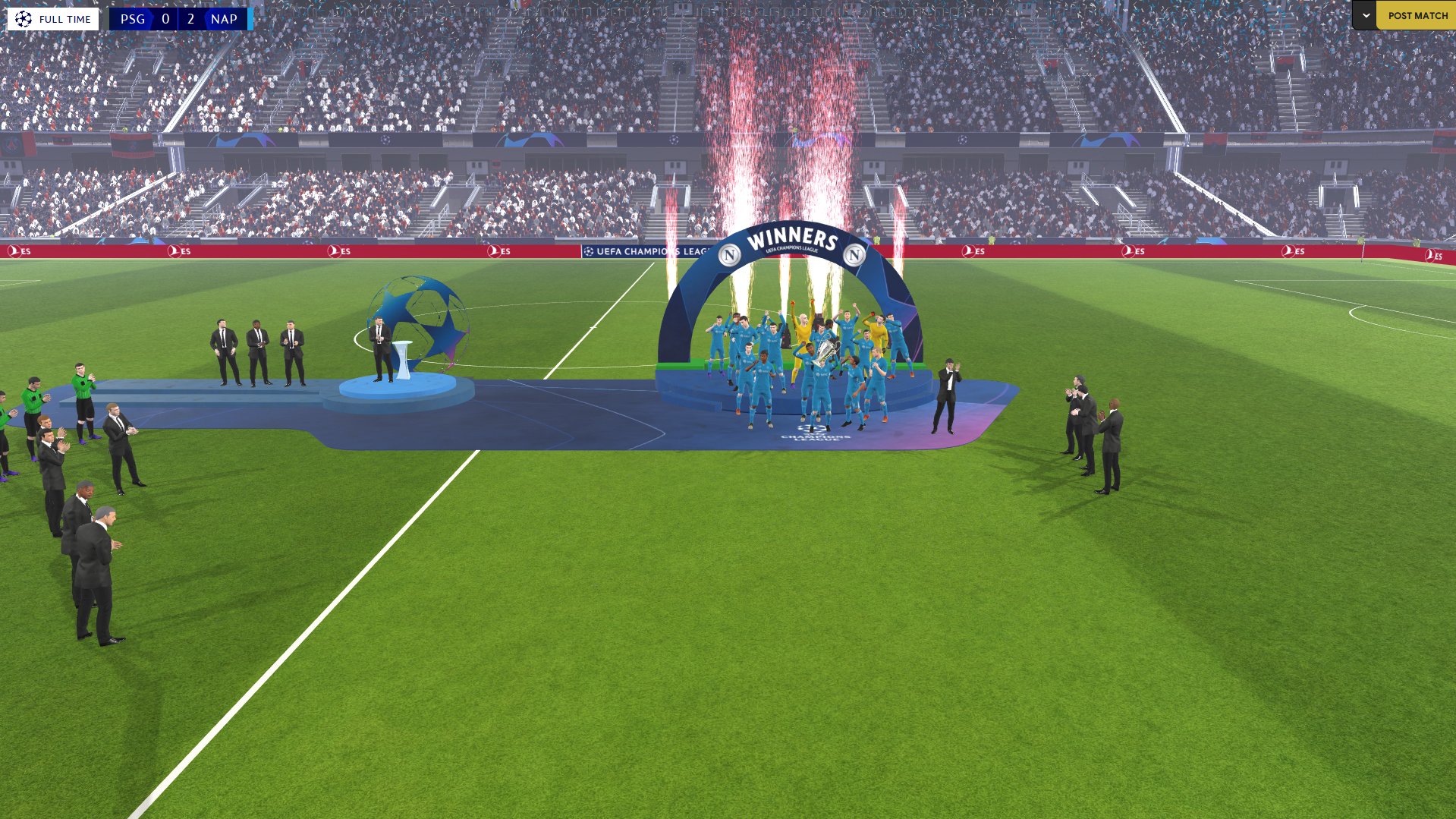Click the NAP abbreviation on the scoreboard

point(225,19)
